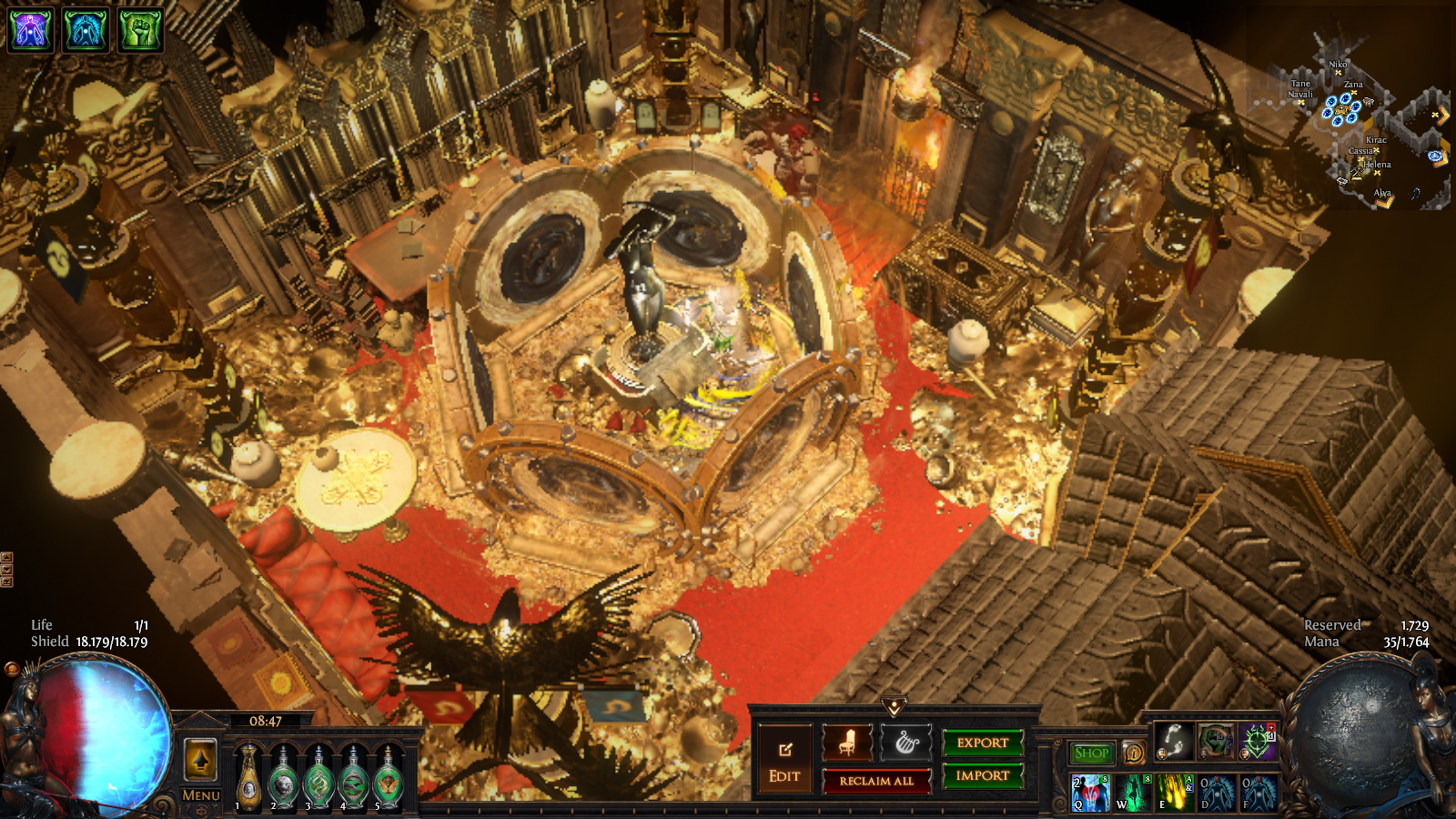Click the purple aura buff icon
Screen dimensions: 1456x819
pyautogui.click(x=31, y=29)
